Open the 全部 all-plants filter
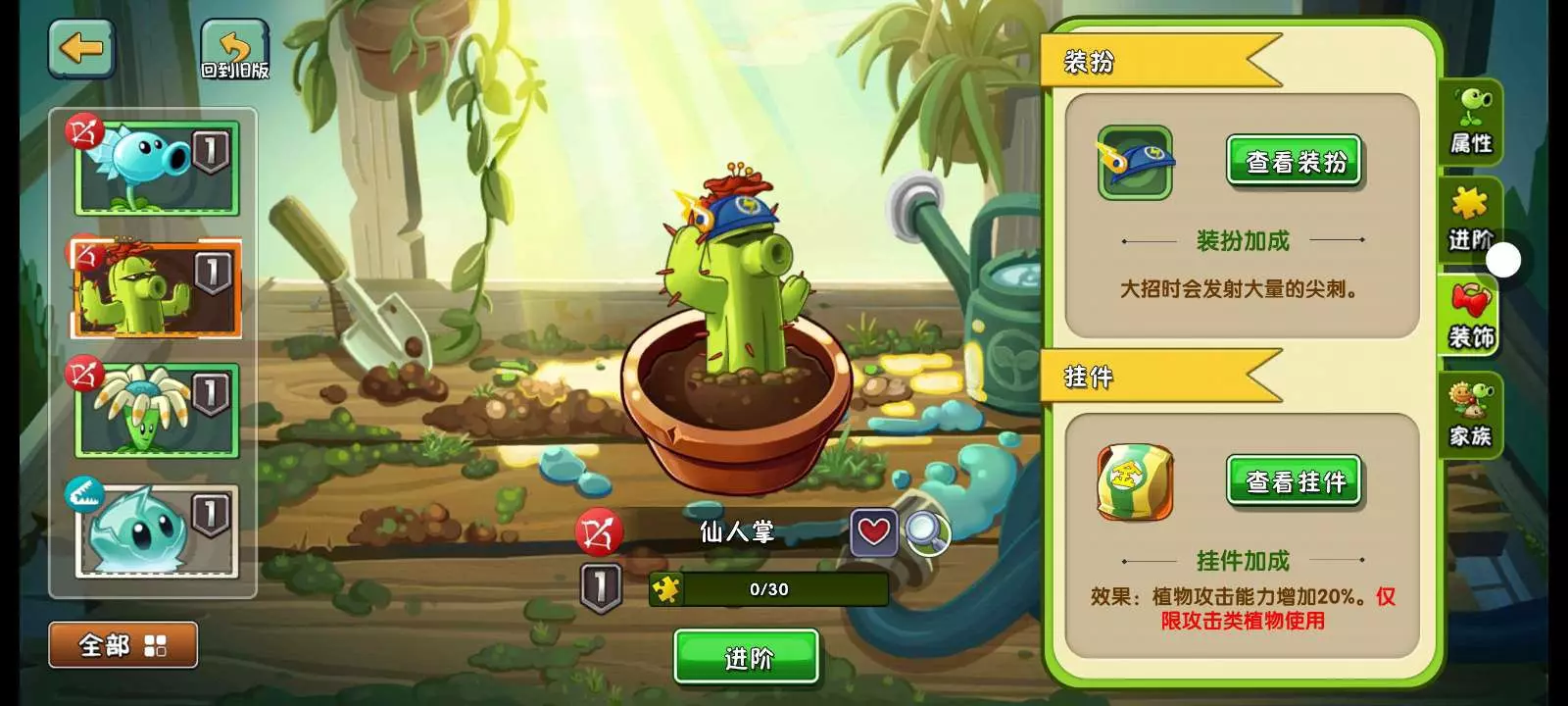Viewport: 1568px width, 706px height. click(x=123, y=645)
